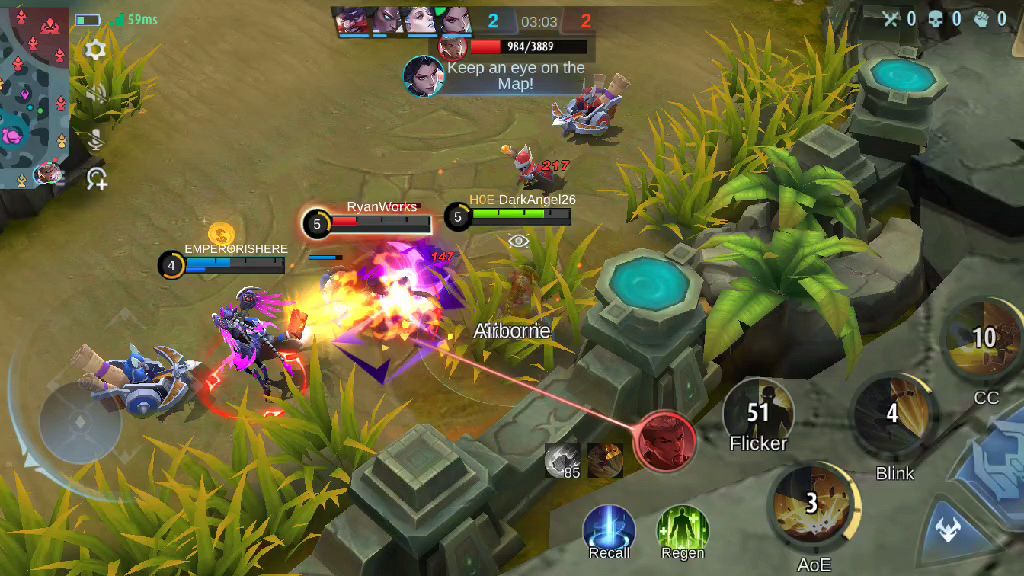The height and width of the screenshot is (576, 1024).
Task: Open the kills scoreboard at top right
Action: pyautogui.click(x=945, y=18)
